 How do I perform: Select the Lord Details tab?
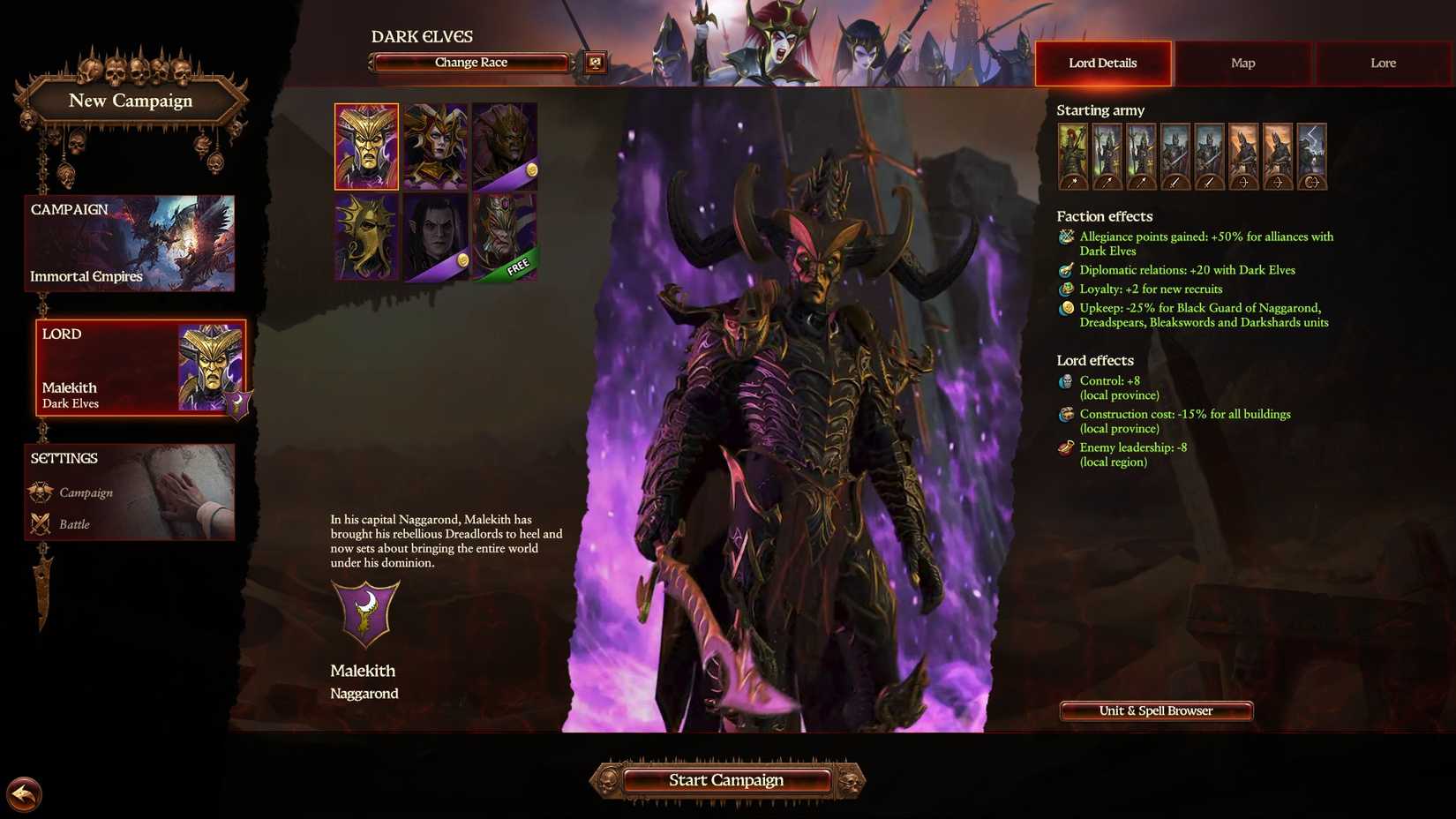tap(1102, 63)
